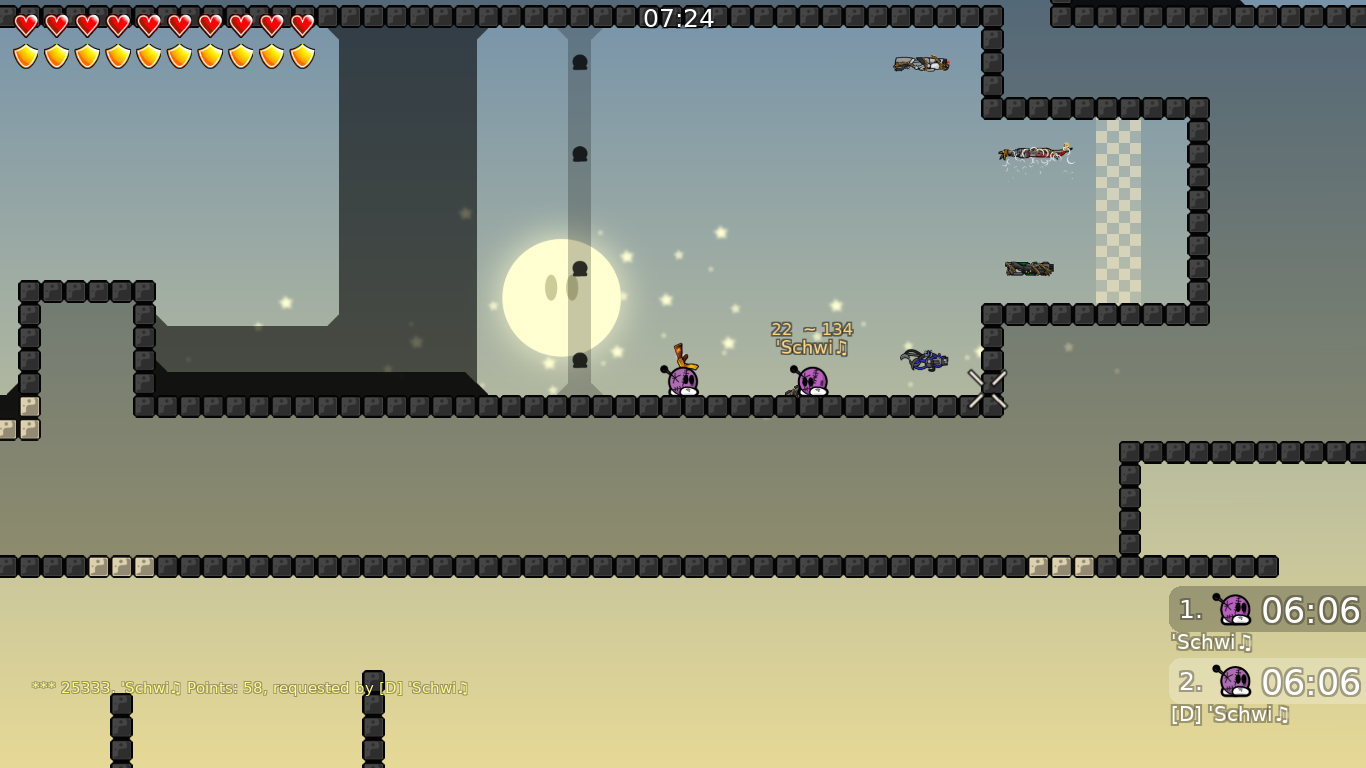
Task: Click the blue laser rifle floating near the X marker
Action: pyautogui.click(x=925, y=358)
